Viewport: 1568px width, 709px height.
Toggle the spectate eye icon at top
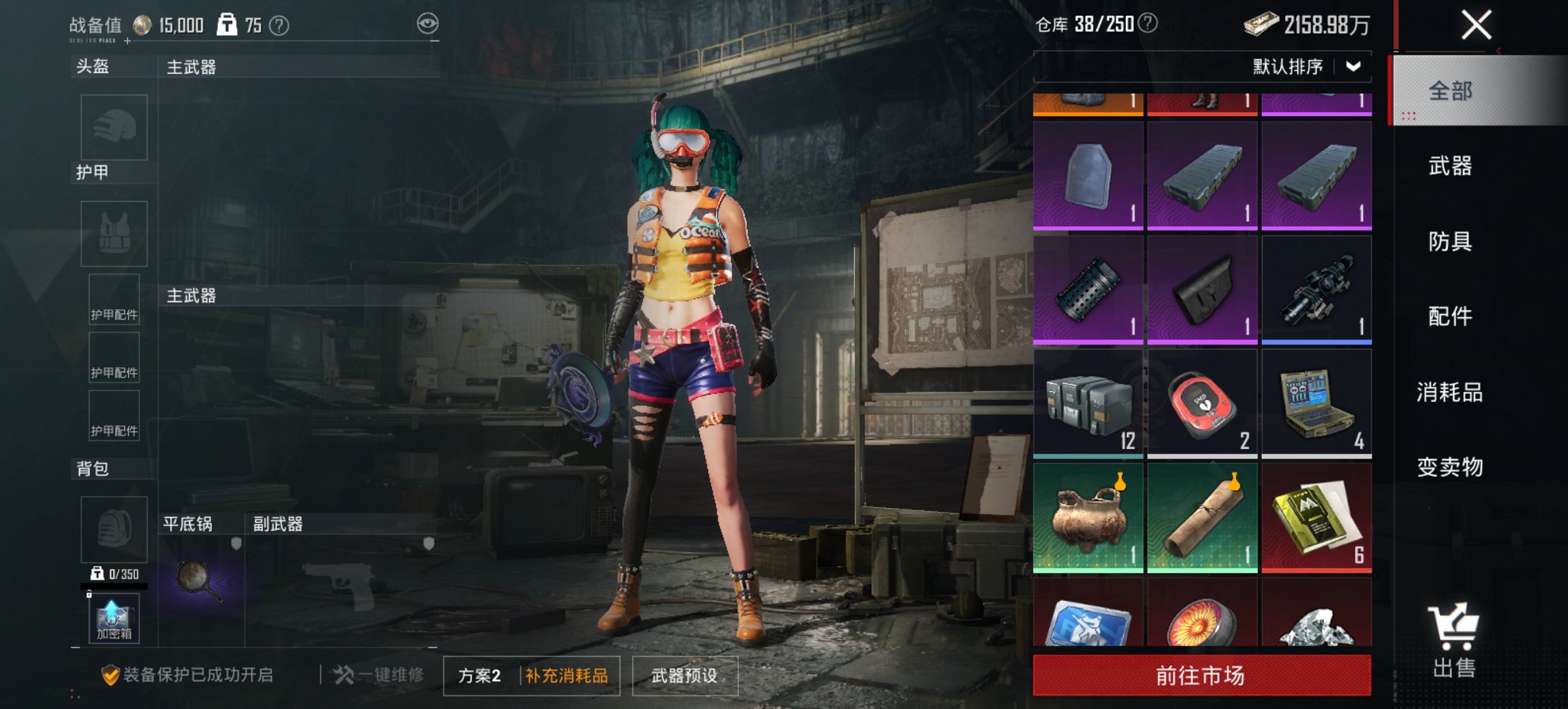click(427, 23)
